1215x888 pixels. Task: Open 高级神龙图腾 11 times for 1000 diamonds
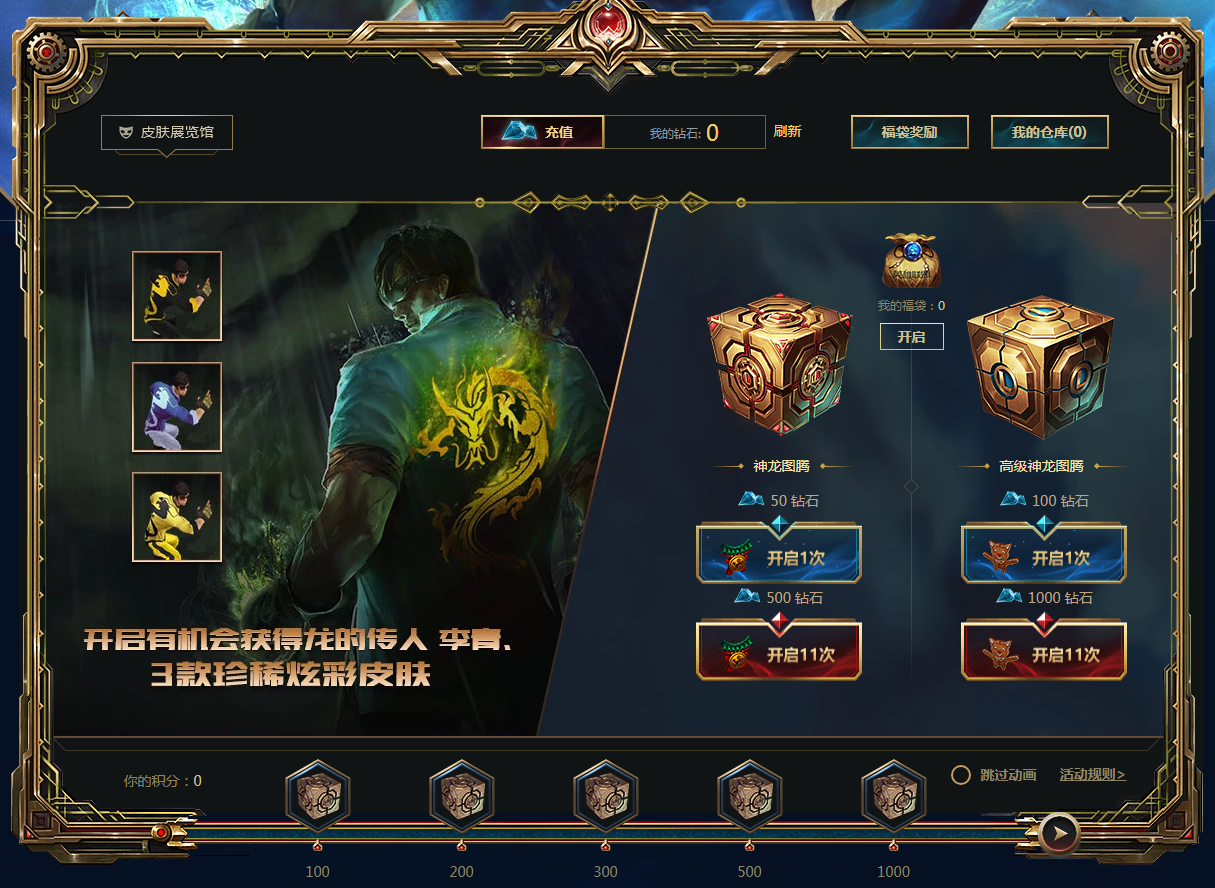coord(1043,654)
